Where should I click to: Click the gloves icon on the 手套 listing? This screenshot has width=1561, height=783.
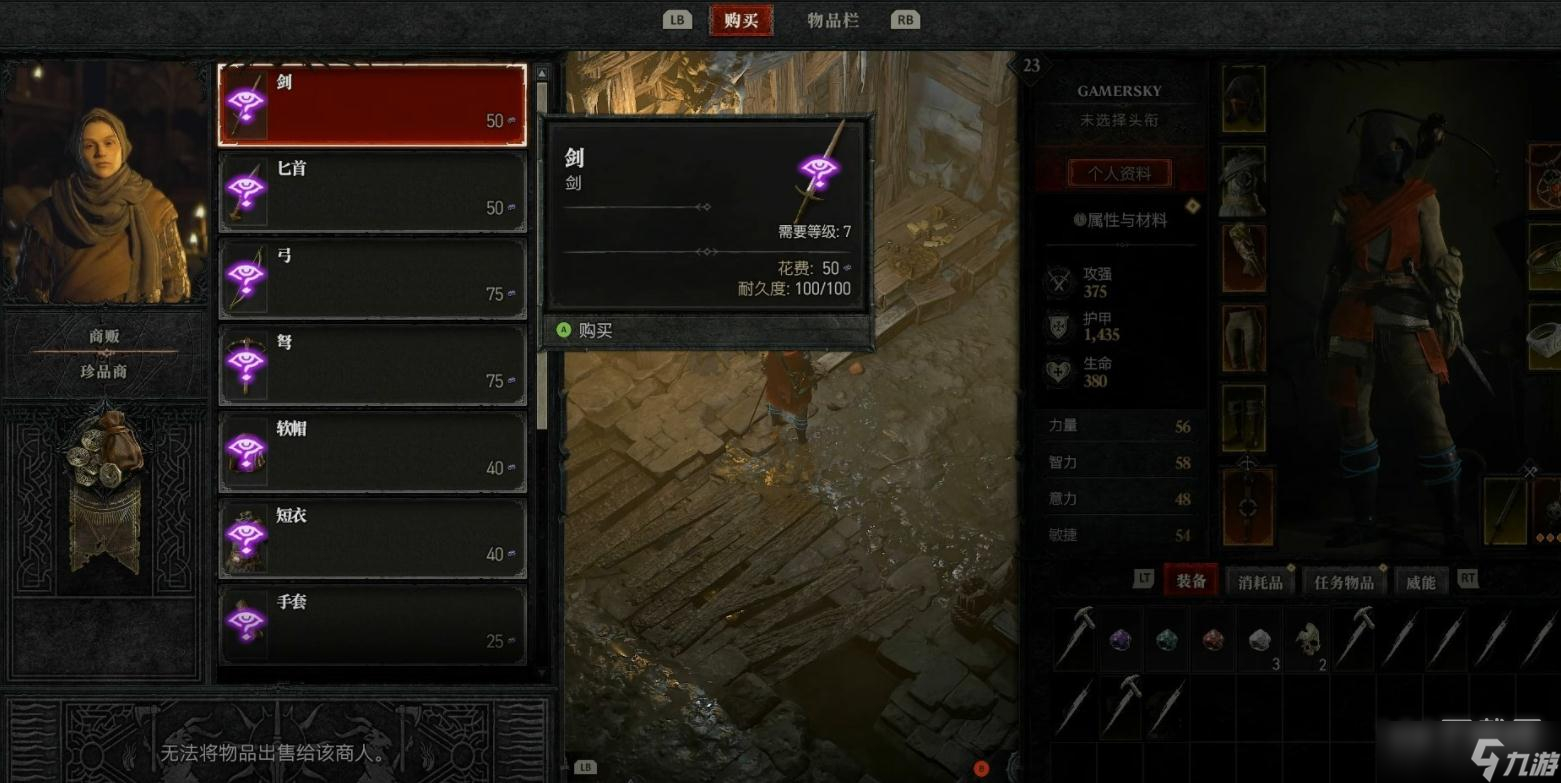[248, 621]
